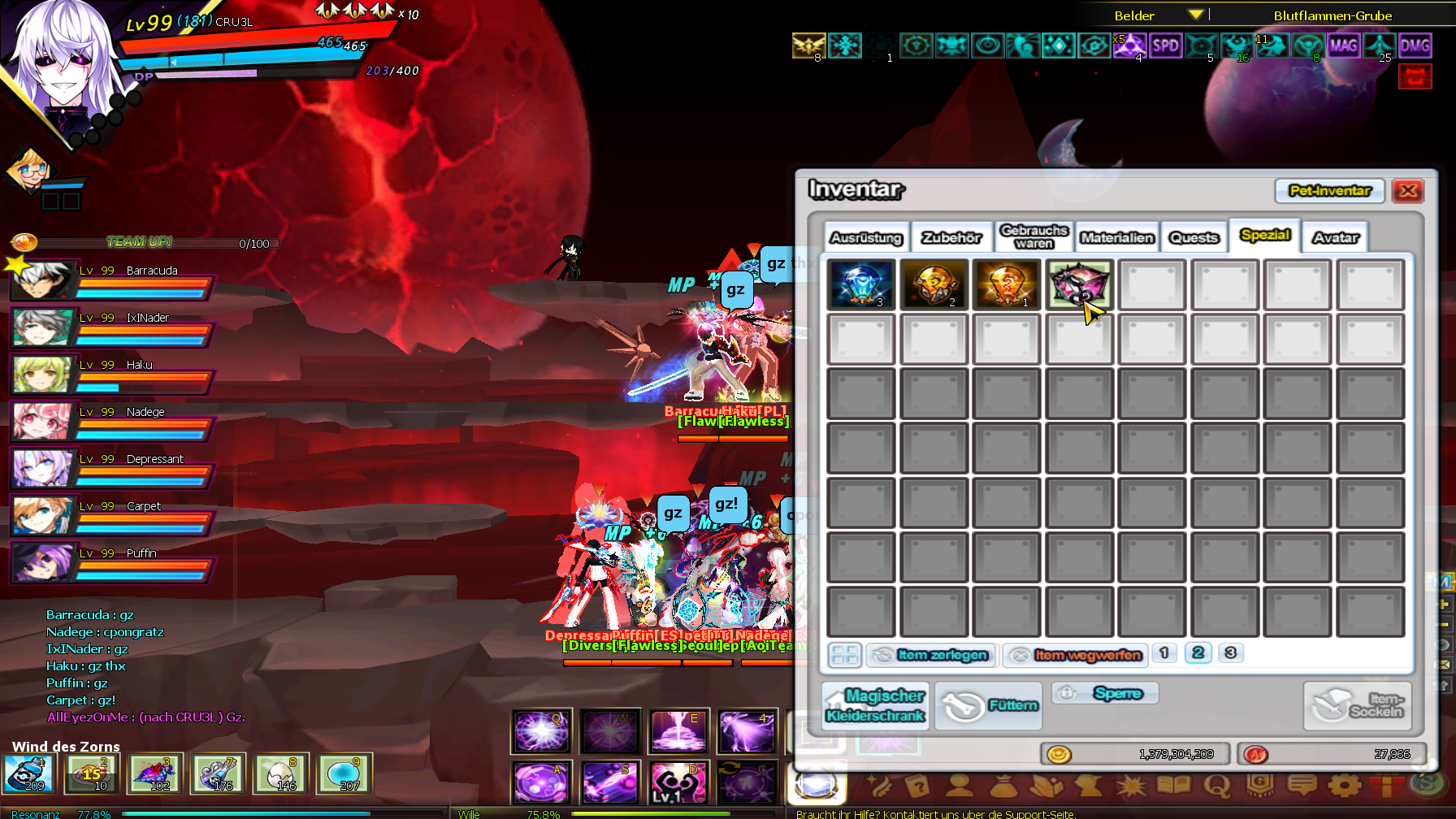Open the Belder channel dropdown

tap(1195, 15)
